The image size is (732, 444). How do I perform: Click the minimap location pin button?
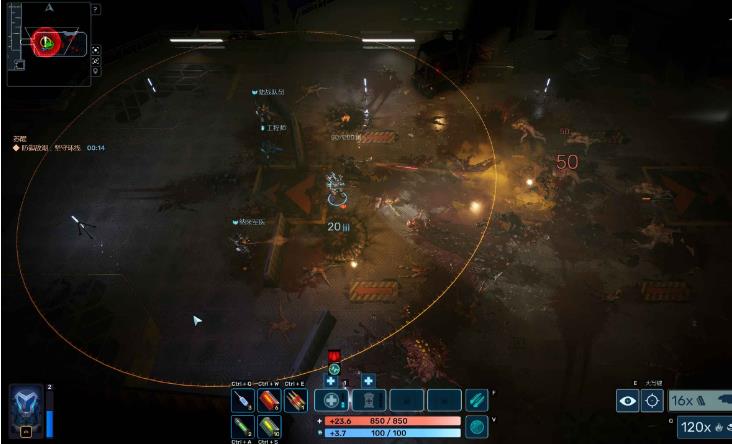pos(95,72)
